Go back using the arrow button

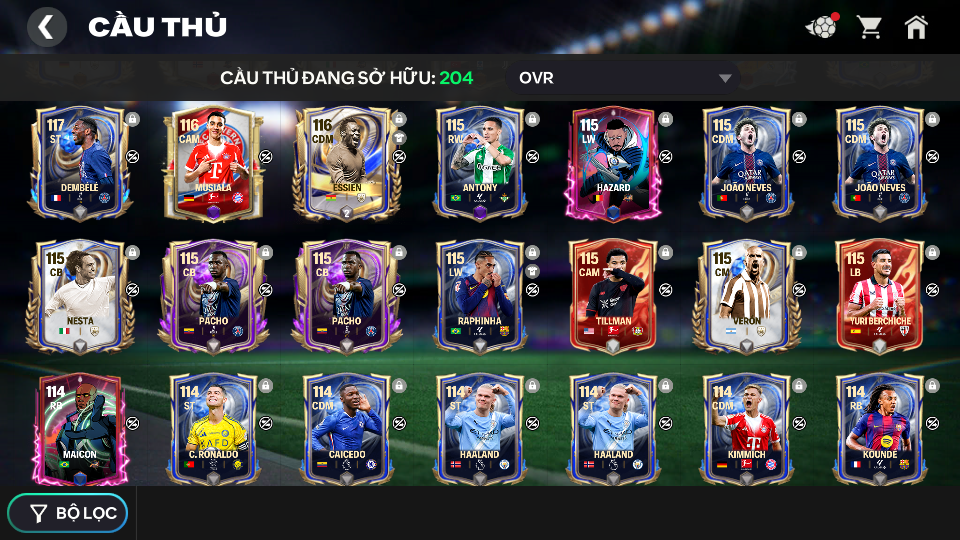coord(46,27)
